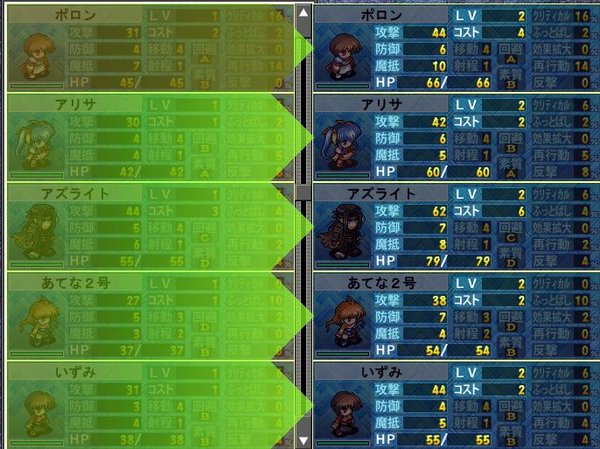Select the level 1 ポロン unit card
The image size is (600, 449).
(x=150, y=47)
